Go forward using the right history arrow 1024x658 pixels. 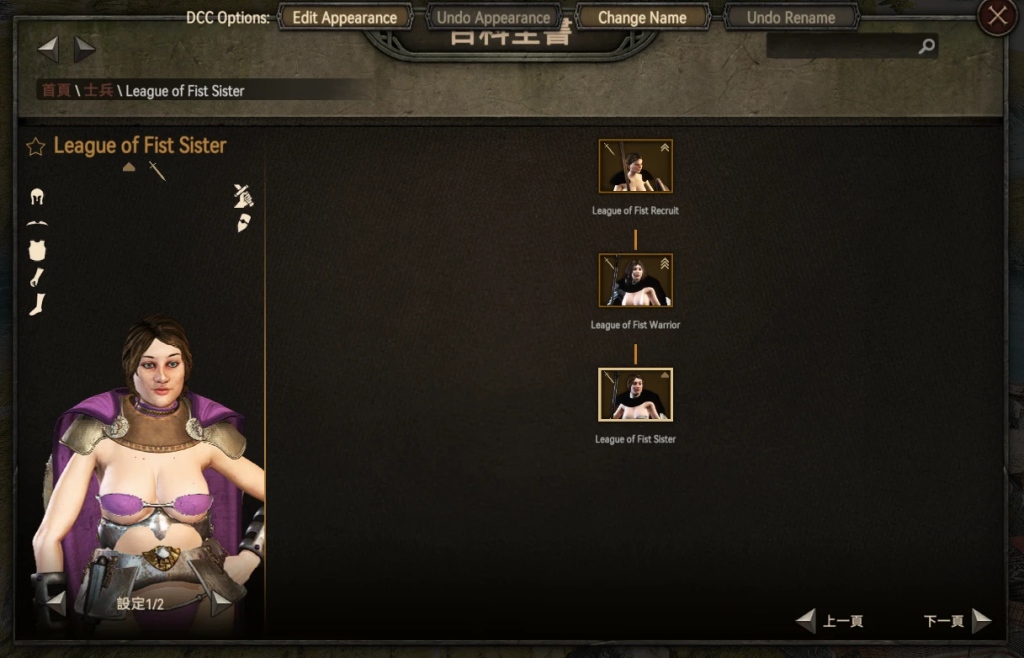coord(85,49)
